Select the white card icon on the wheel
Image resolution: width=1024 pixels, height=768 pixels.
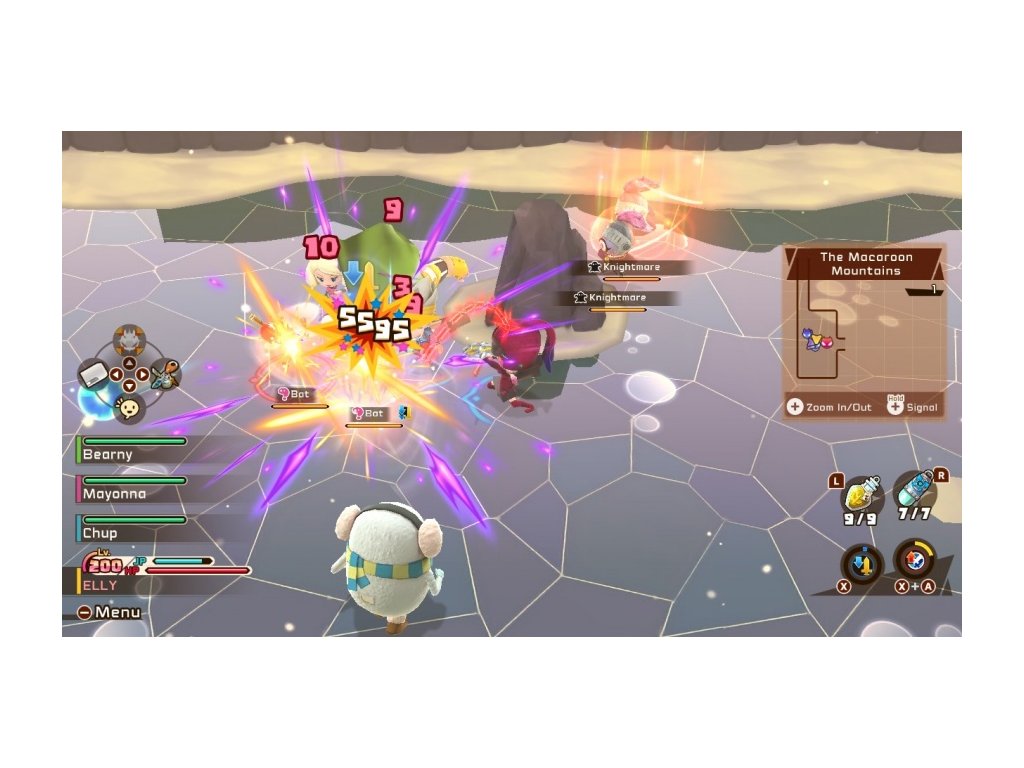(94, 375)
